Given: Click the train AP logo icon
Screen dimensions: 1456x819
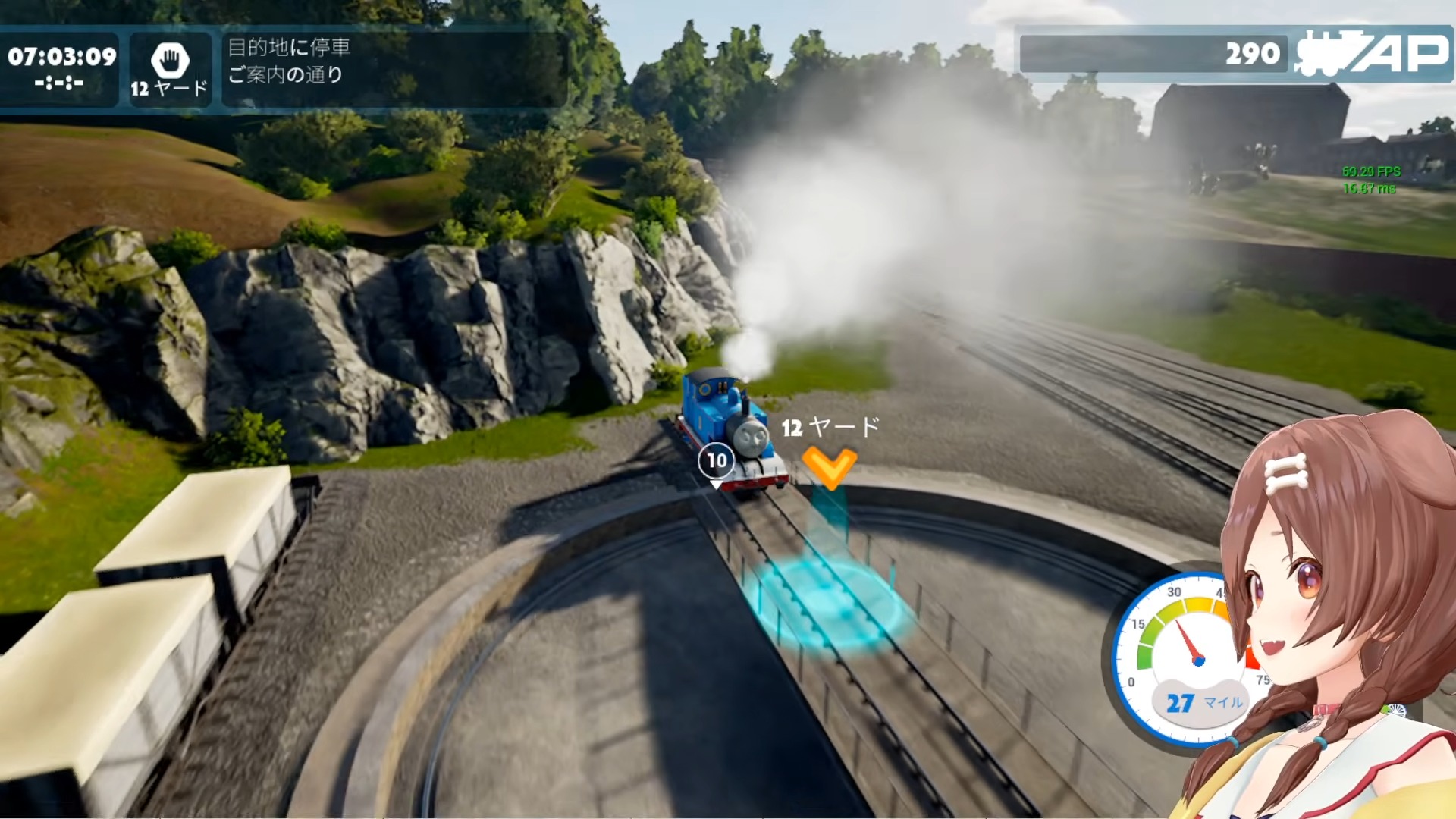Looking at the screenshot, I should [x=1371, y=53].
